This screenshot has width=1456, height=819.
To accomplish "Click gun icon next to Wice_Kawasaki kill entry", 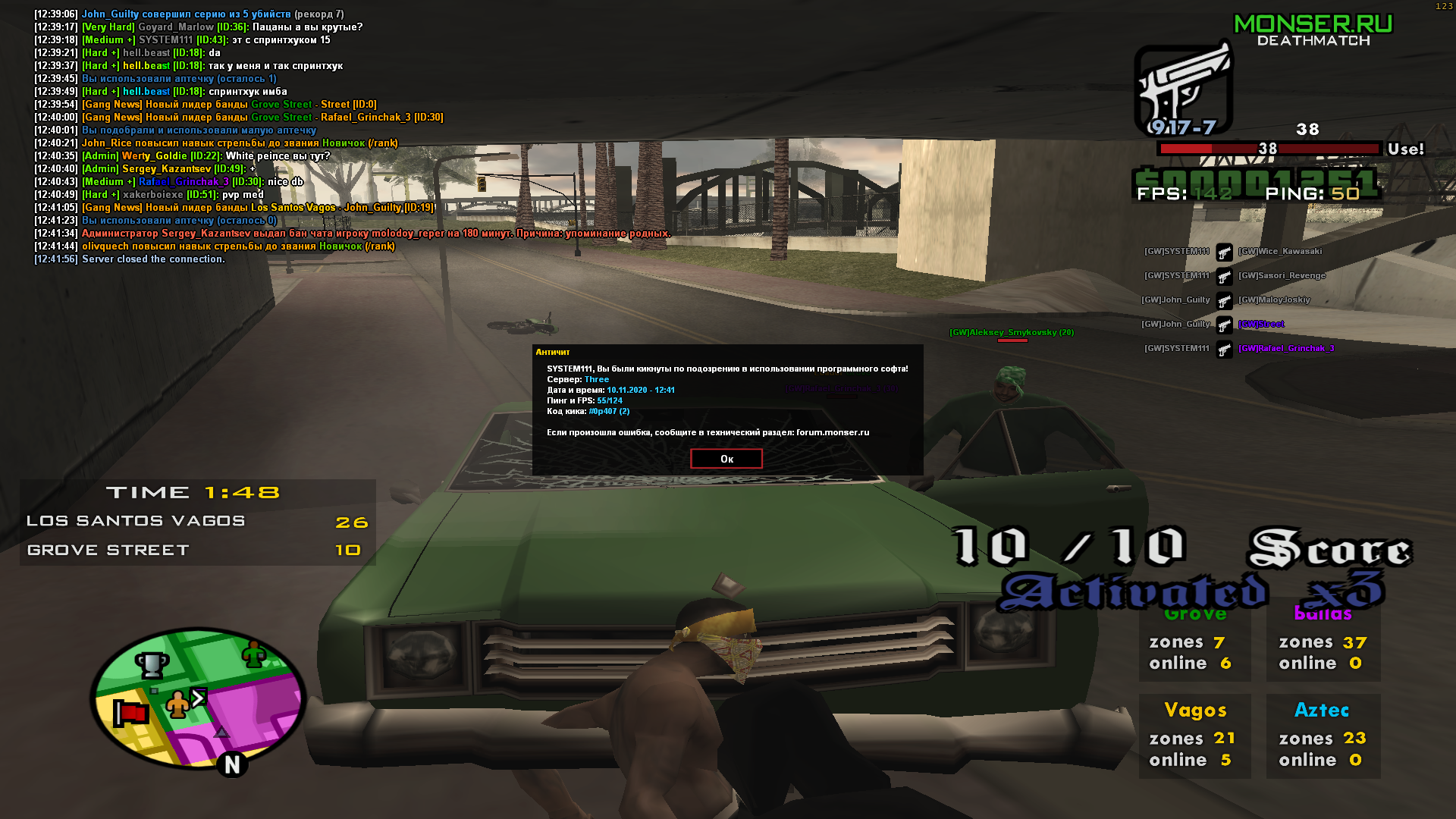I will point(1225,253).
